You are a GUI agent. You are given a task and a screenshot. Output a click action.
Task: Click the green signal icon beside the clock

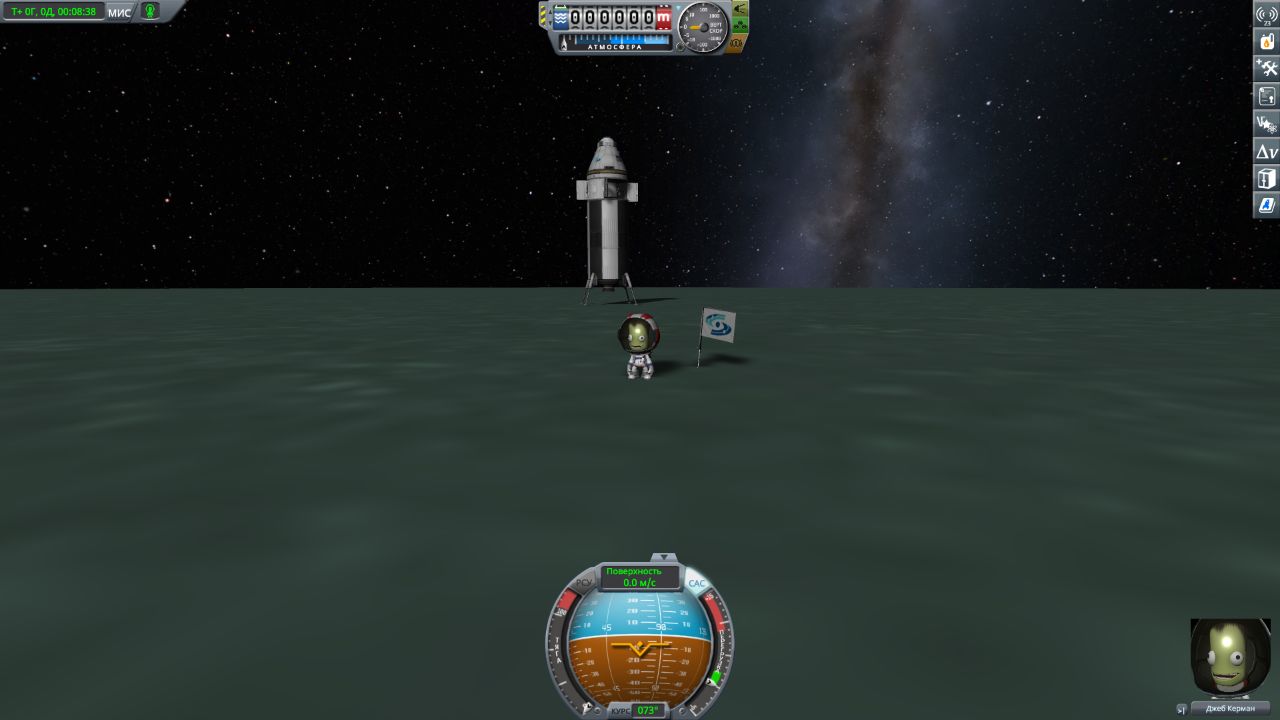pos(150,12)
